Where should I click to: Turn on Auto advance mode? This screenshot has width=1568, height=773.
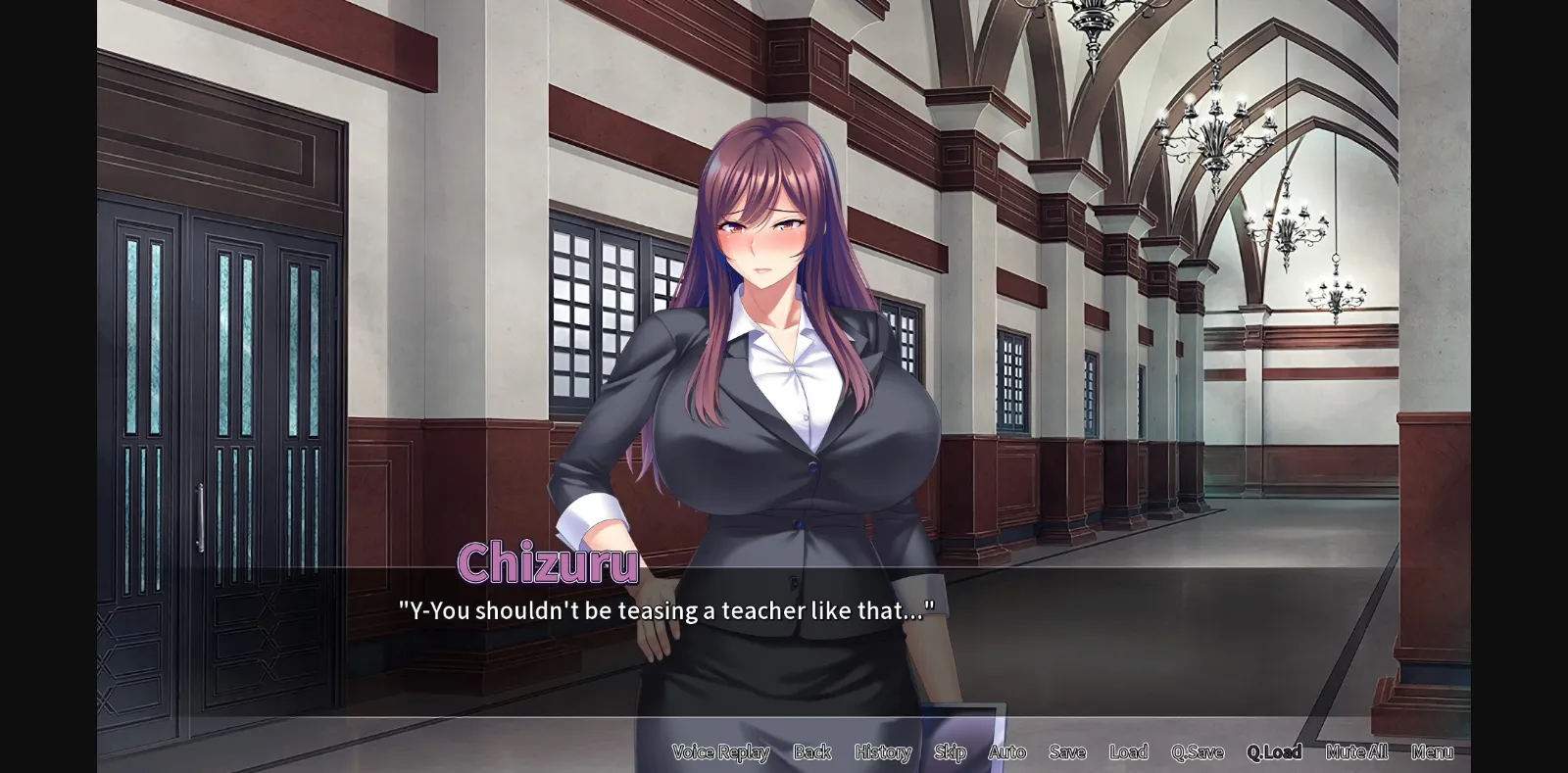(x=1007, y=752)
